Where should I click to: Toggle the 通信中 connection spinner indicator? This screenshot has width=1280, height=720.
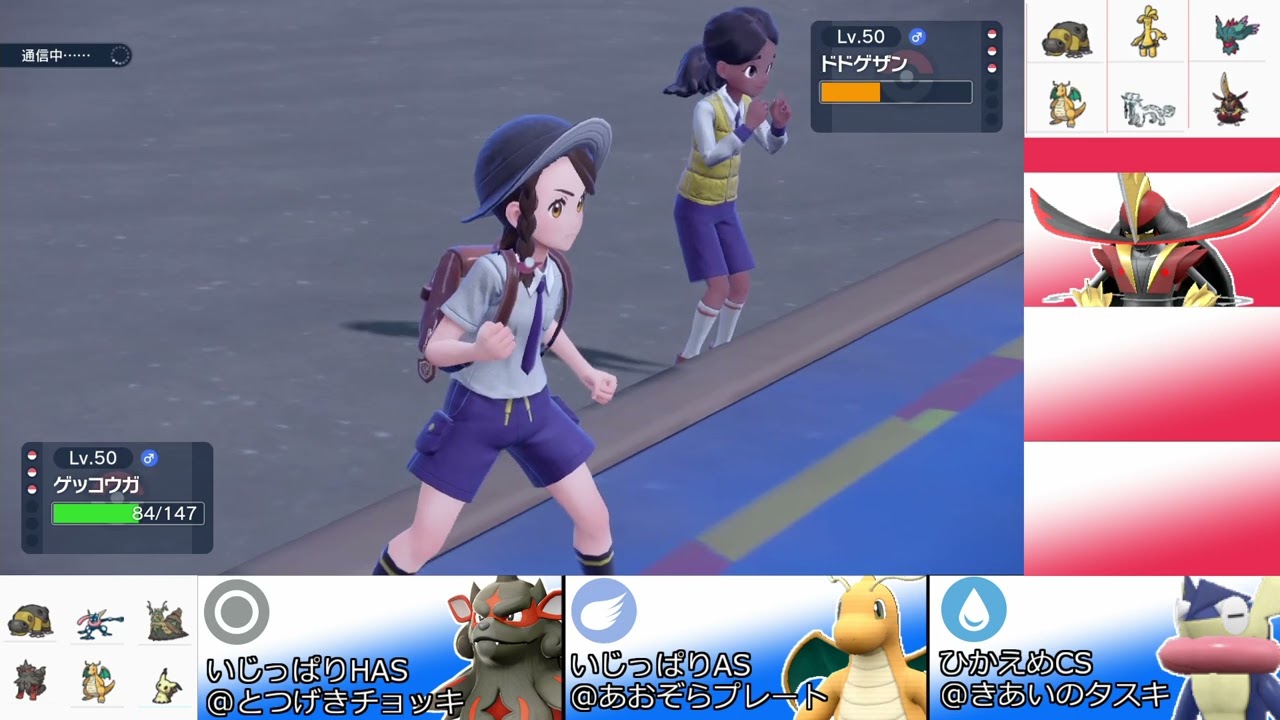(x=120, y=56)
